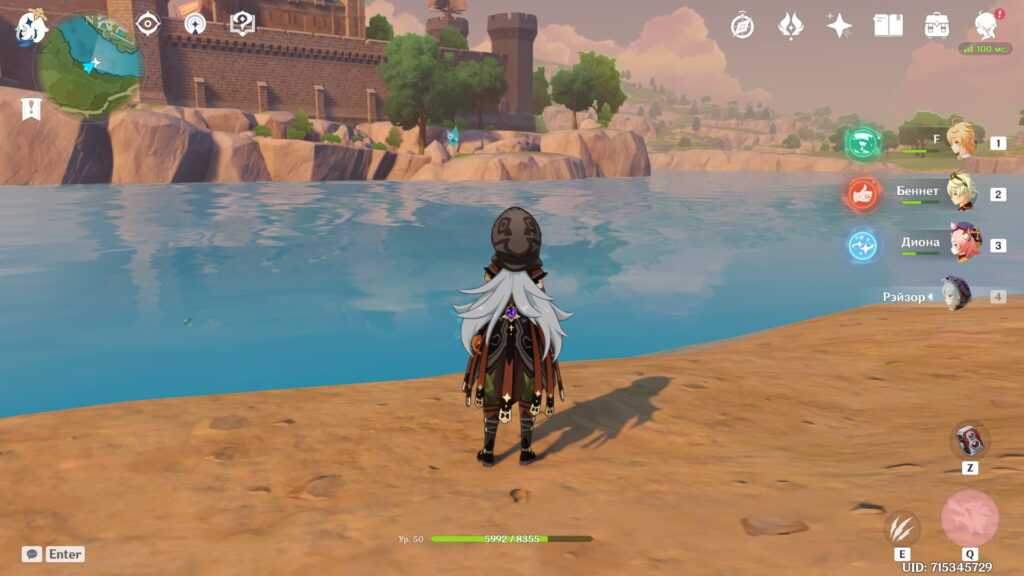Open the Adventurer Handbook book icon
1024x576 pixels.
click(x=888, y=26)
